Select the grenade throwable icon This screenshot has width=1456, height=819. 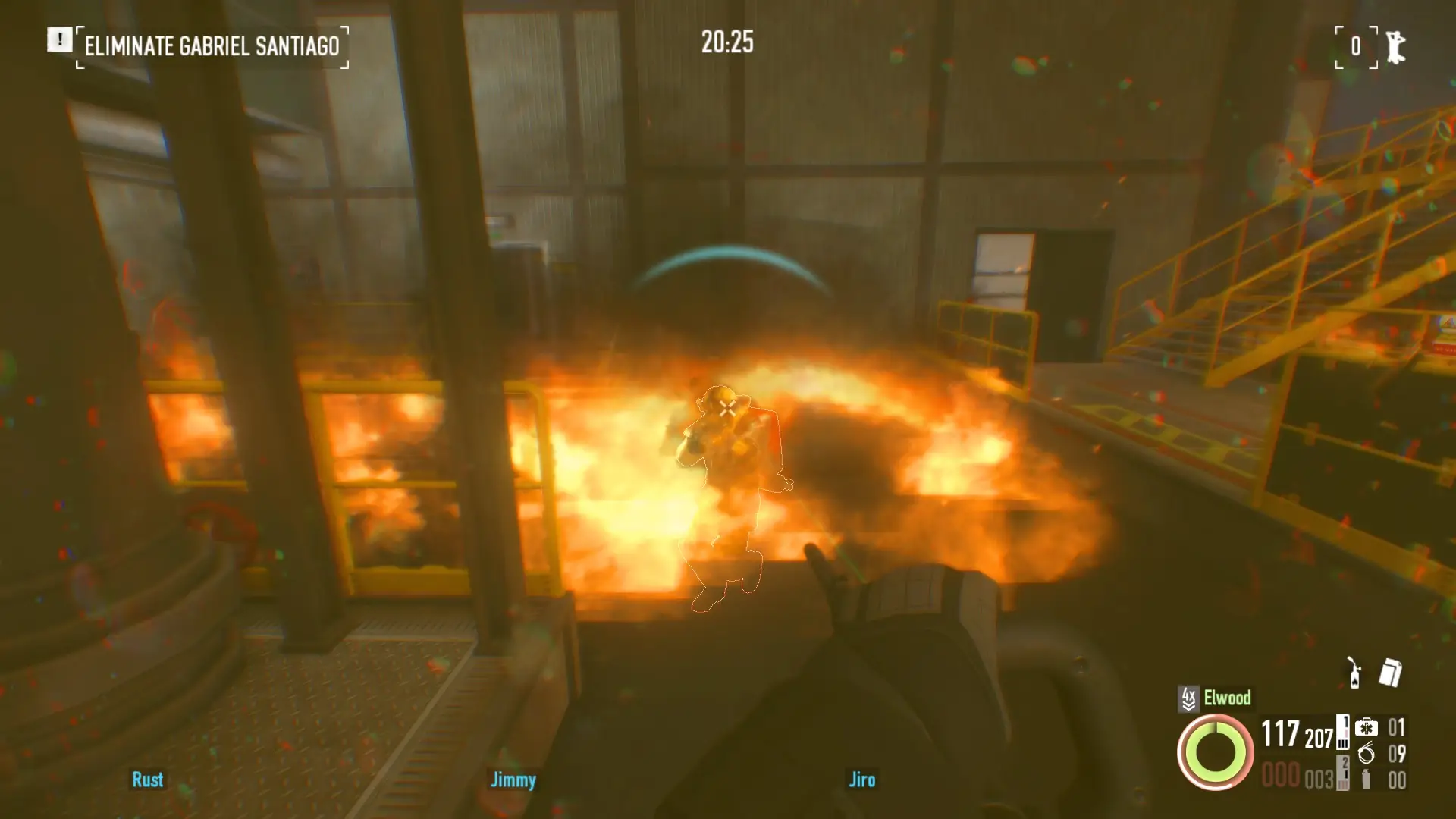[x=1367, y=780]
